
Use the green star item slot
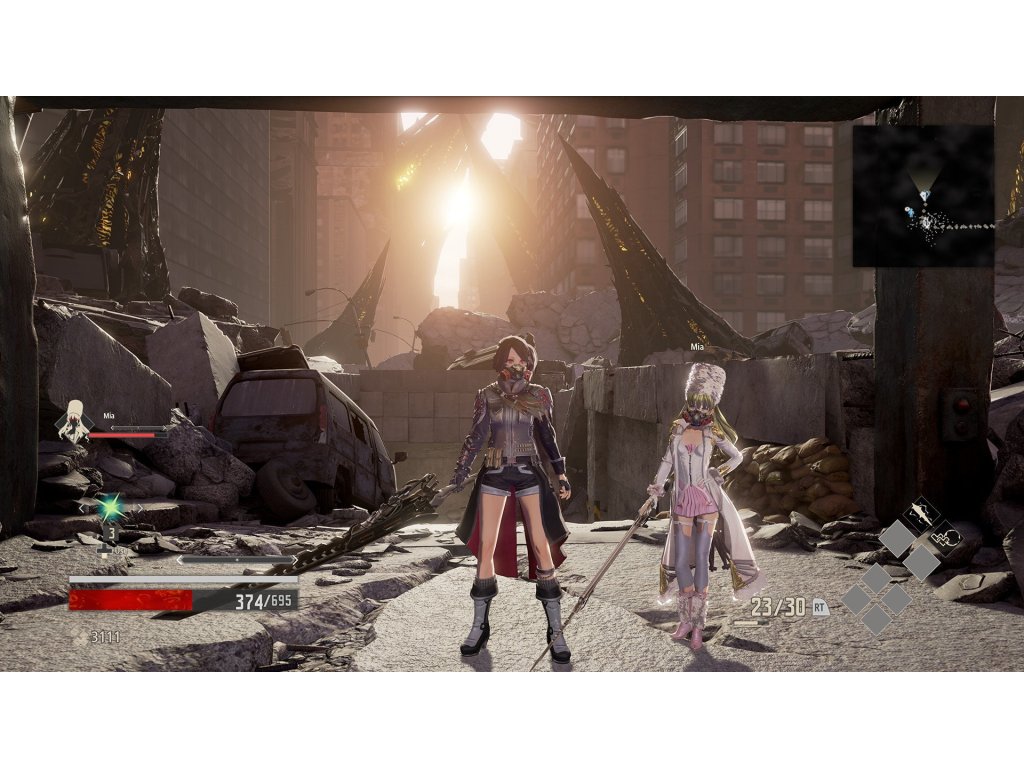click(x=111, y=508)
